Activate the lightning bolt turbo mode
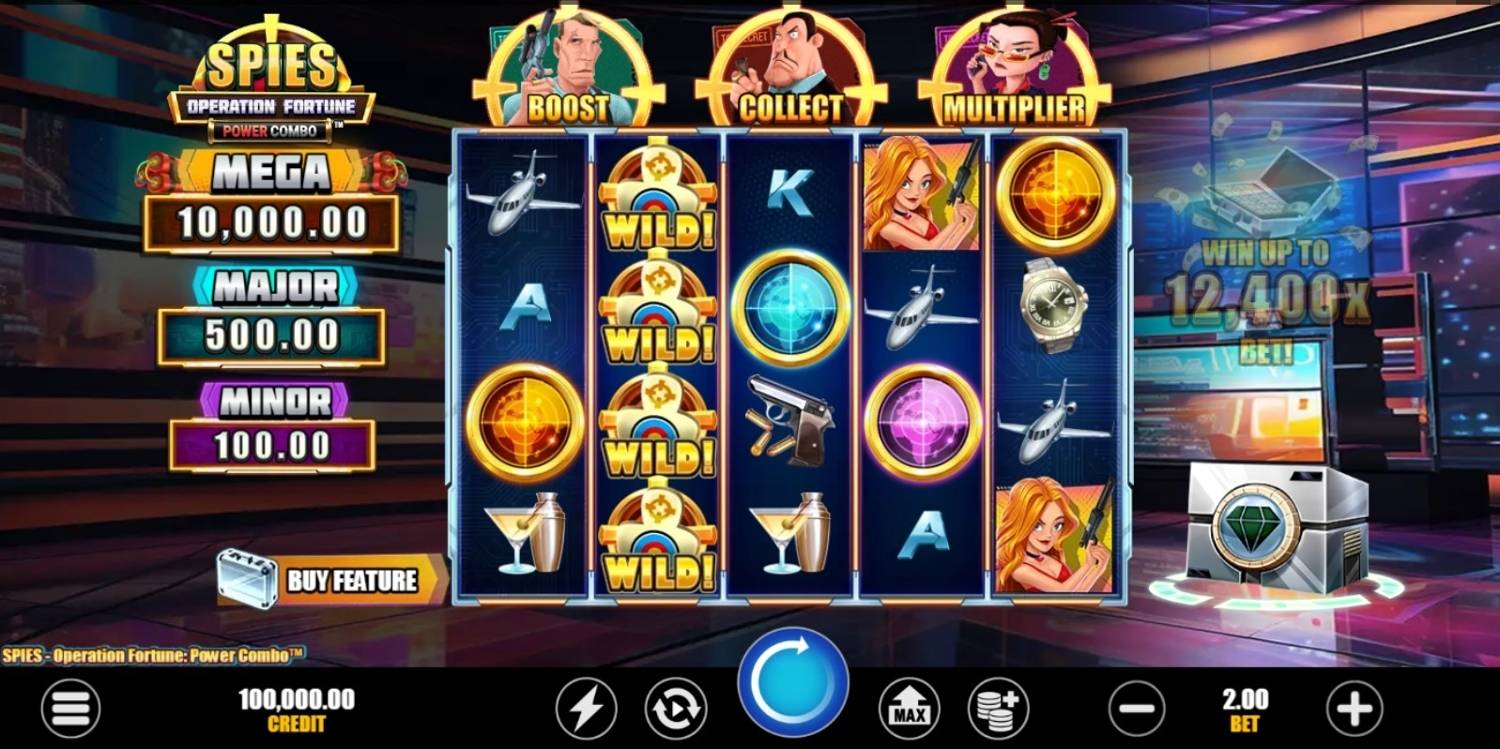Viewport: 1500px width, 749px height. pos(586,709)
